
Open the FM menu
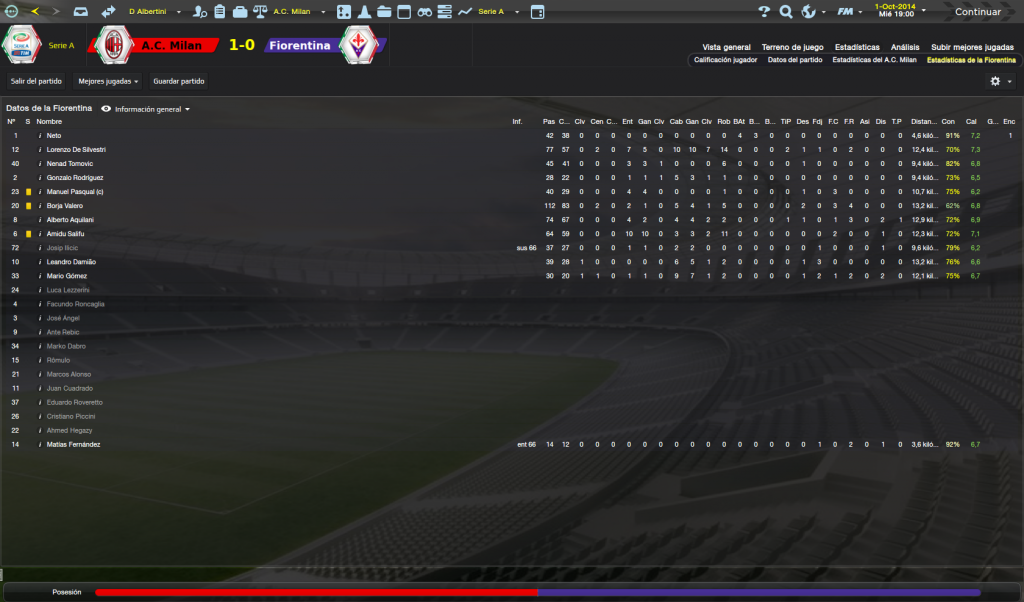click(x=849, y=12)
